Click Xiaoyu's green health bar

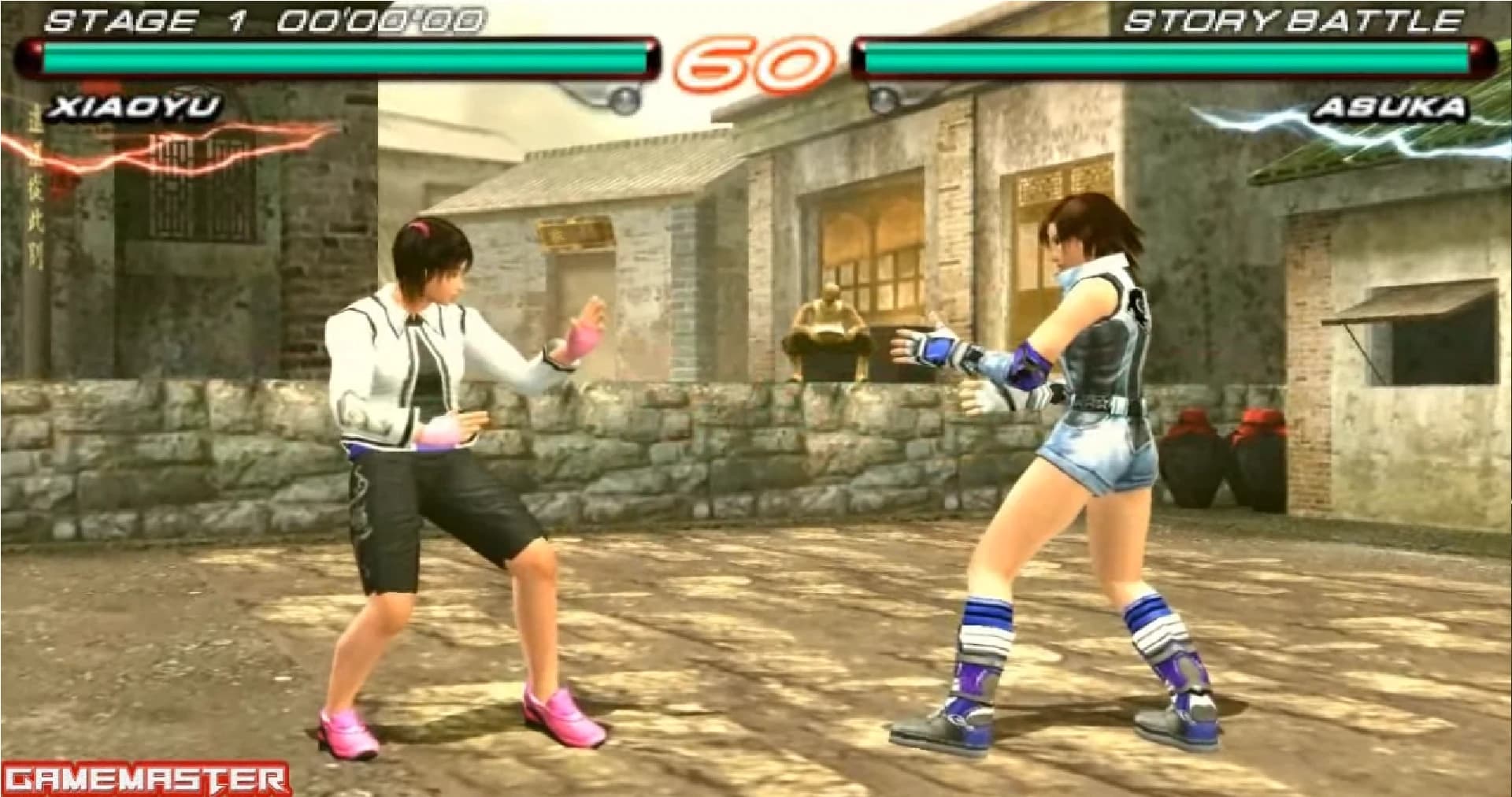(339, 57)
